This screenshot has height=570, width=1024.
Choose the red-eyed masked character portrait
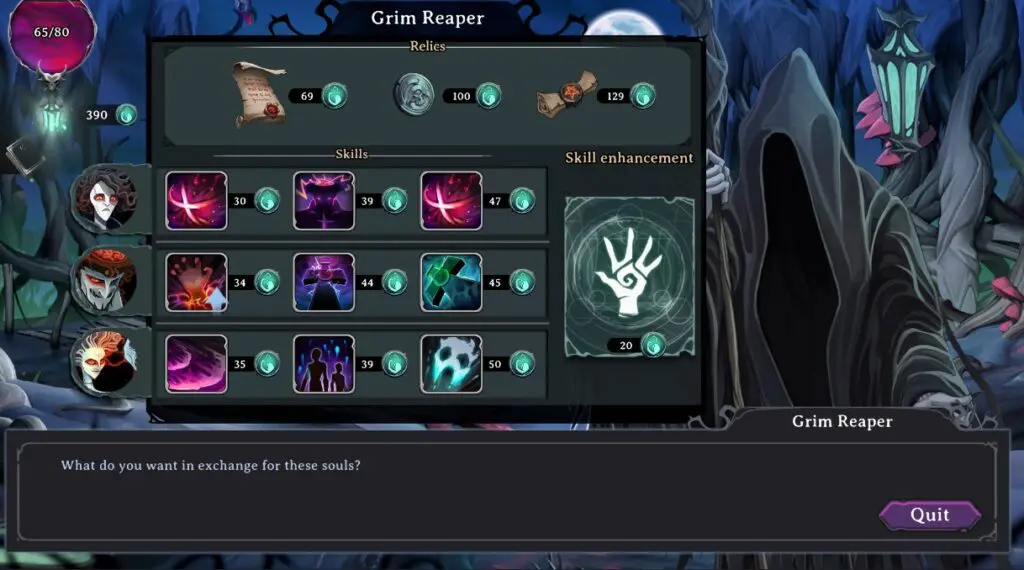coord(105,281)
